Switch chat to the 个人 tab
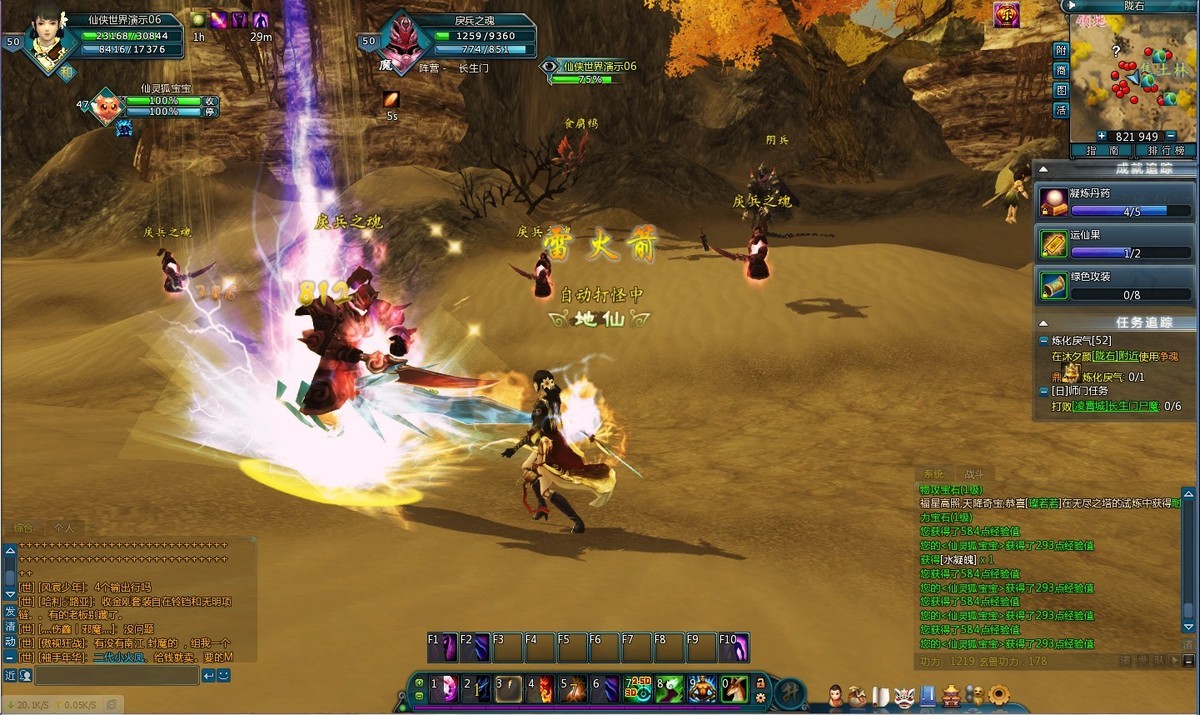The image size is (1200, 715). click(64, 527)
